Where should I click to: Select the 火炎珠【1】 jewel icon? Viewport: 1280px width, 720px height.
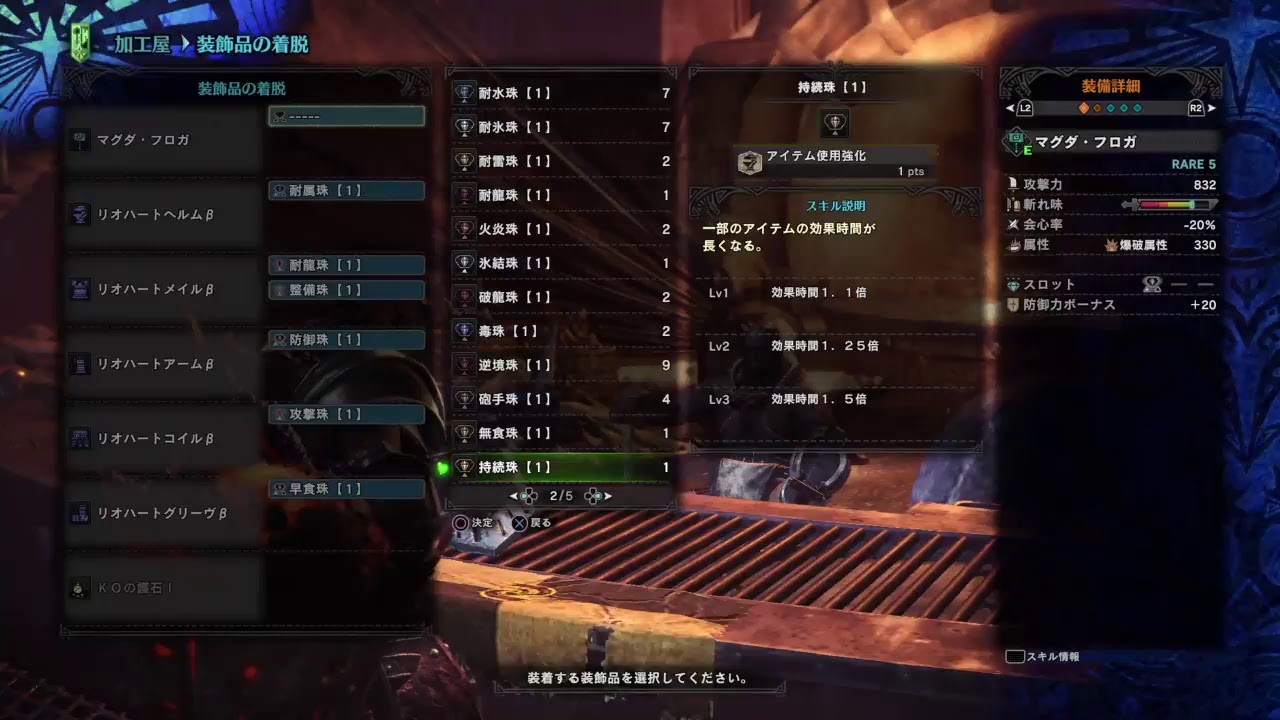(463, 230)
